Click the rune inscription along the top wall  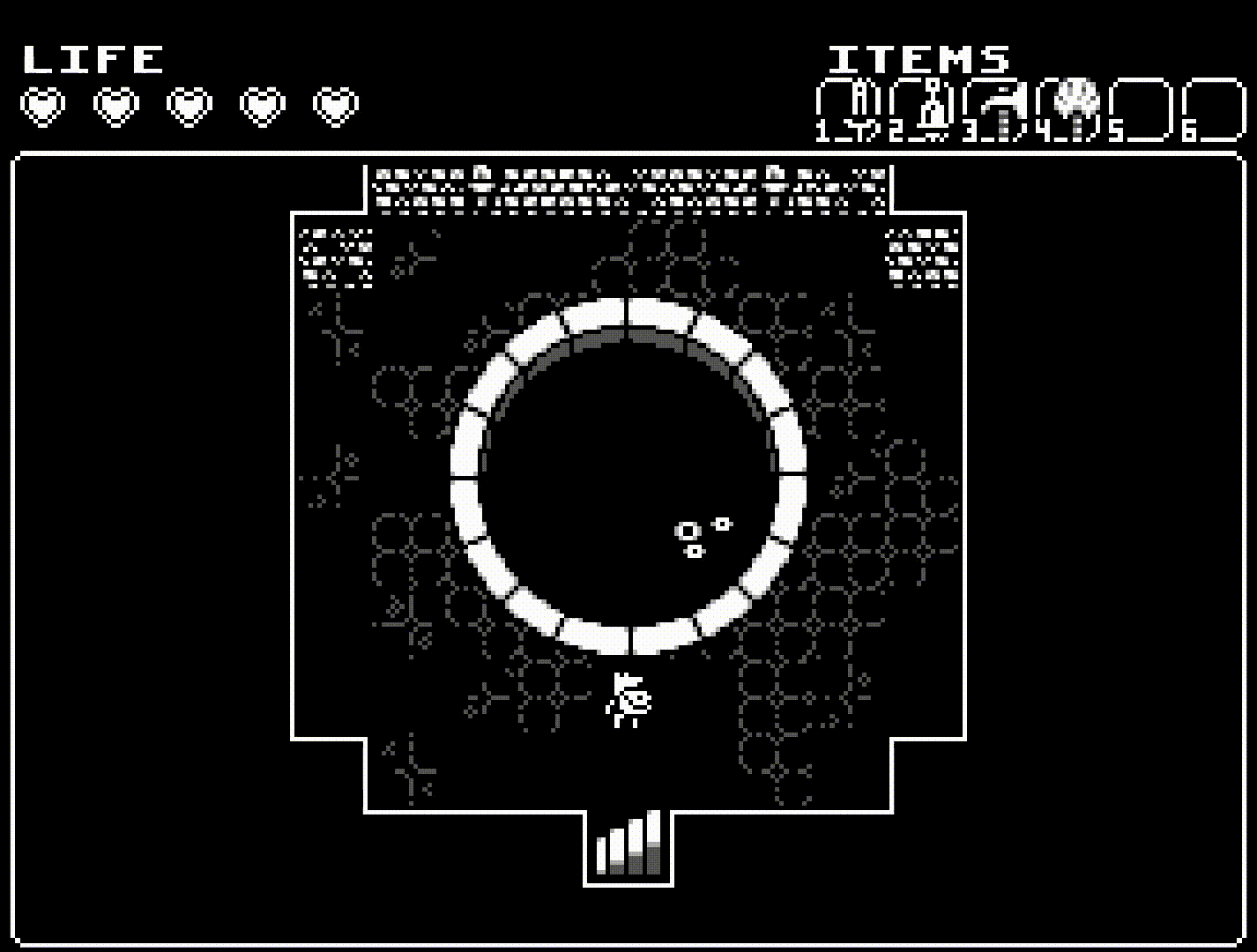coord(628,185)
